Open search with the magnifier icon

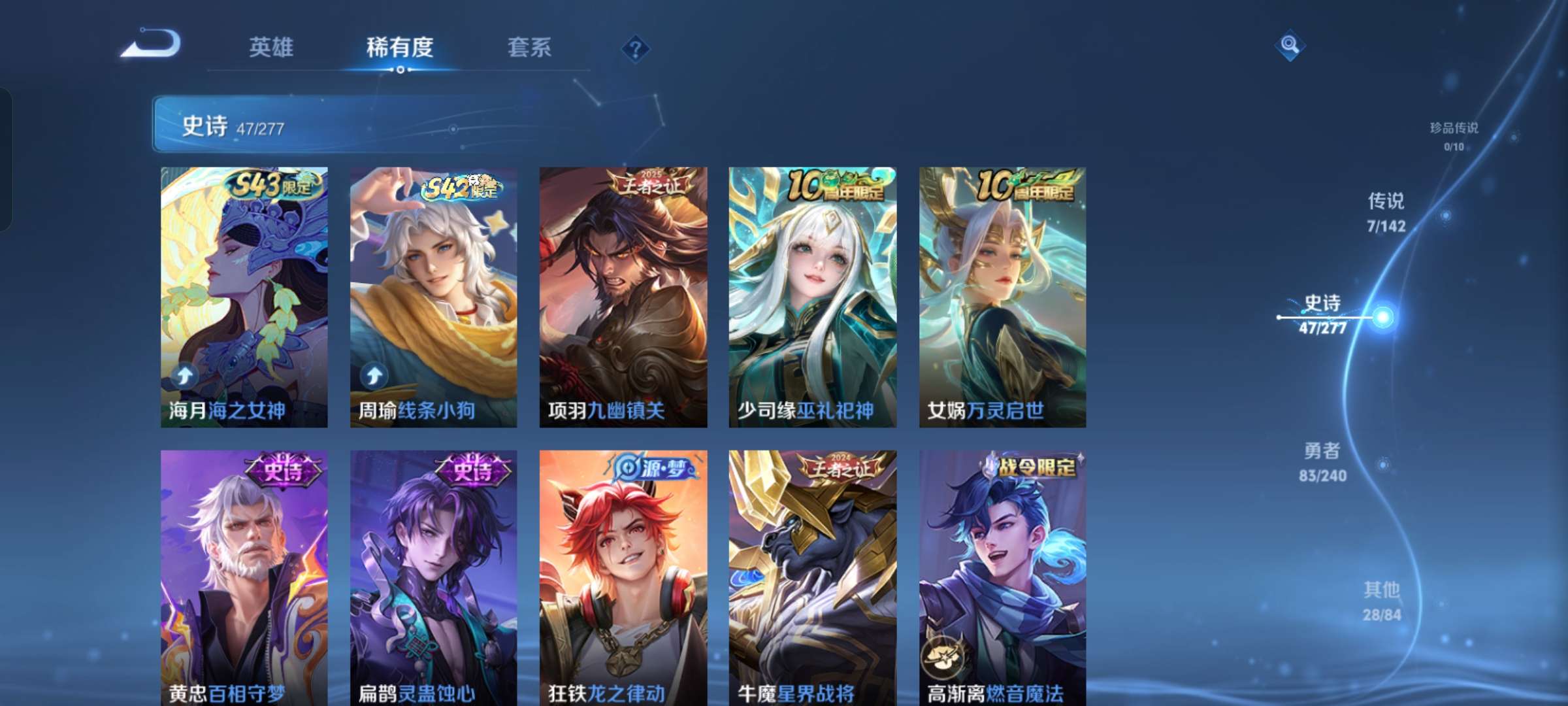[1288, 44]
